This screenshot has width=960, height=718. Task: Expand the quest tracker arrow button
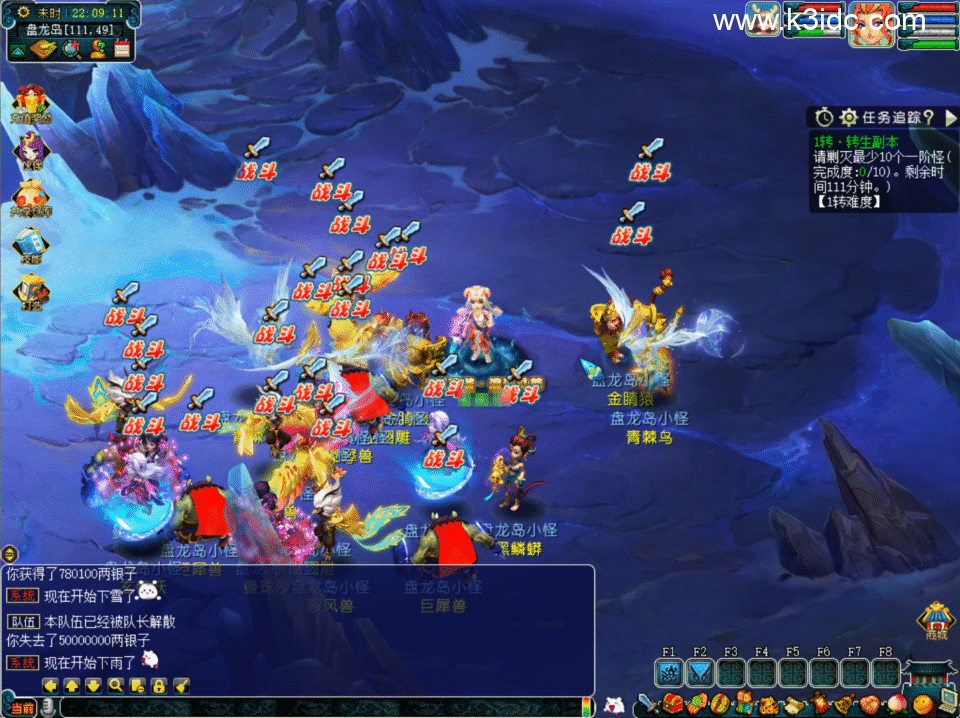coord(951,118)
